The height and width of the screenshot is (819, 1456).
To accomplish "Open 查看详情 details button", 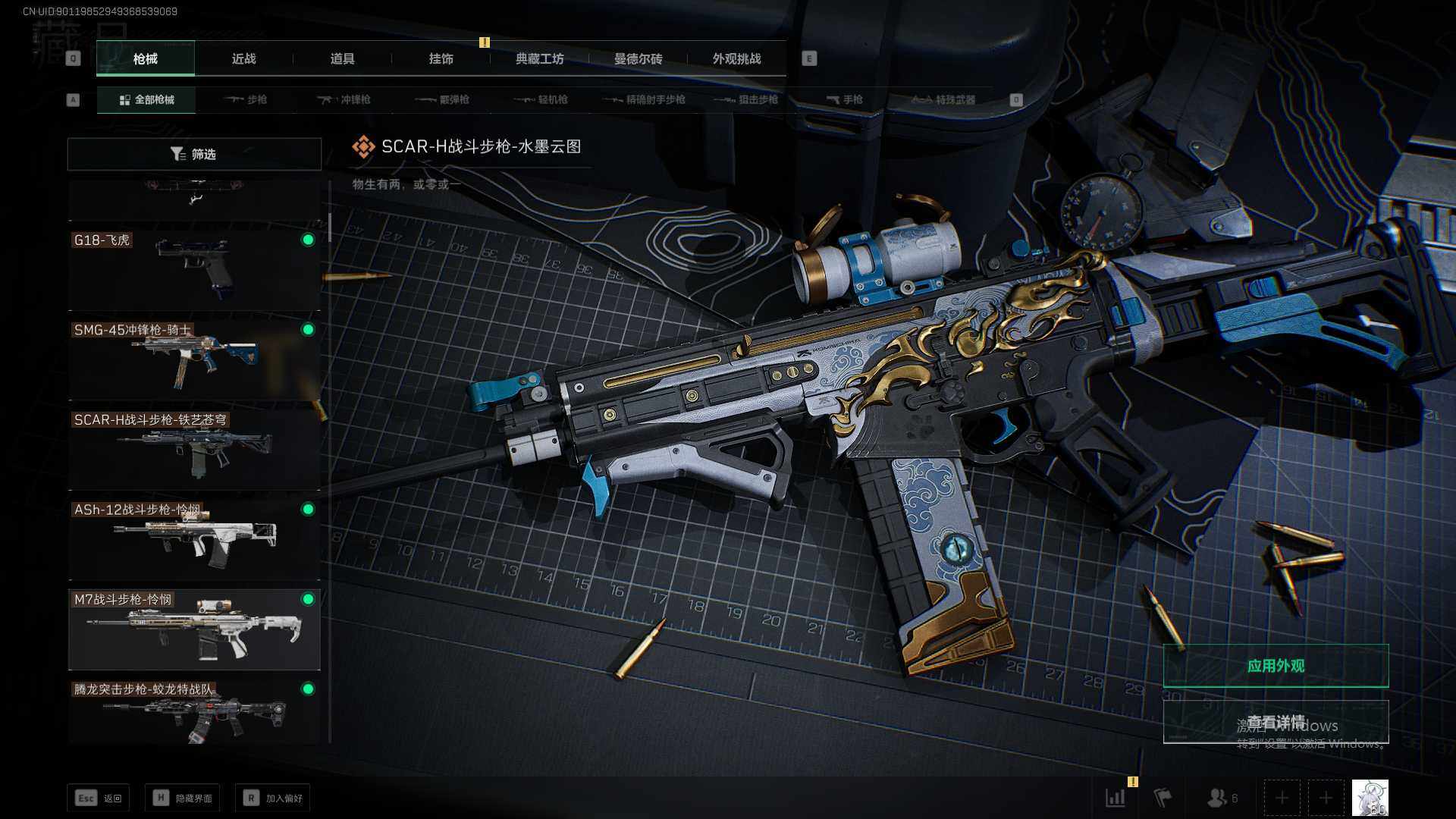I will coord(1276,722).
